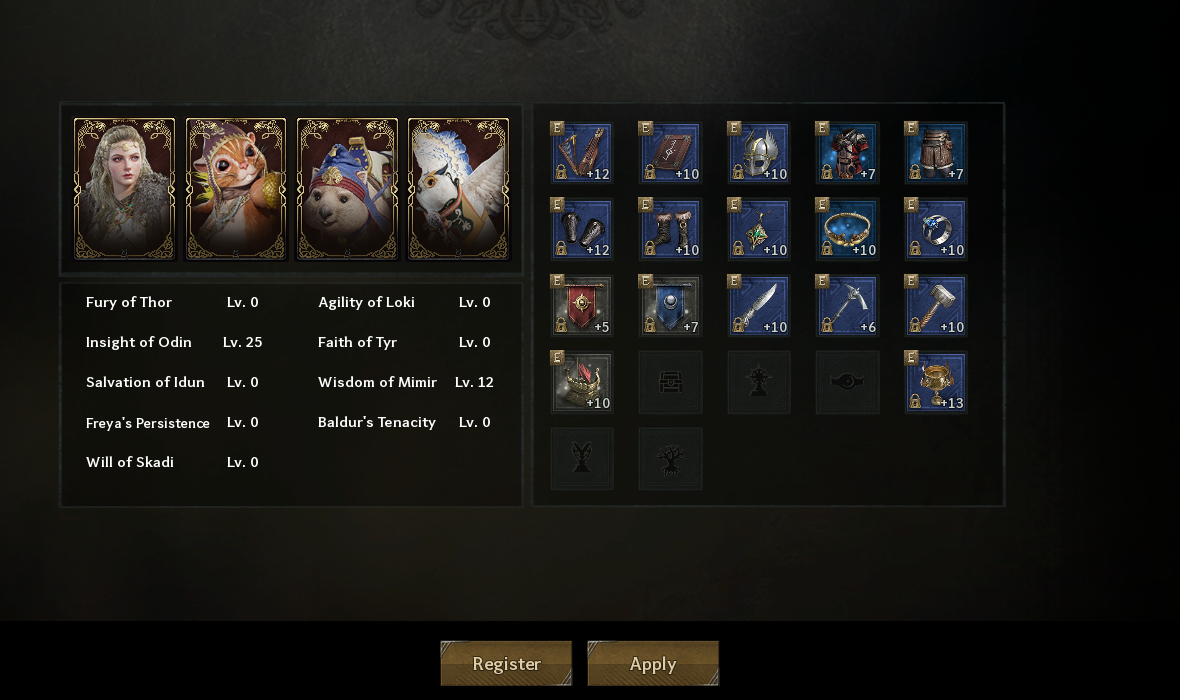This screenshot has width=1180, height=700.
Task: Click the Register button
Action: coord(506,664)
